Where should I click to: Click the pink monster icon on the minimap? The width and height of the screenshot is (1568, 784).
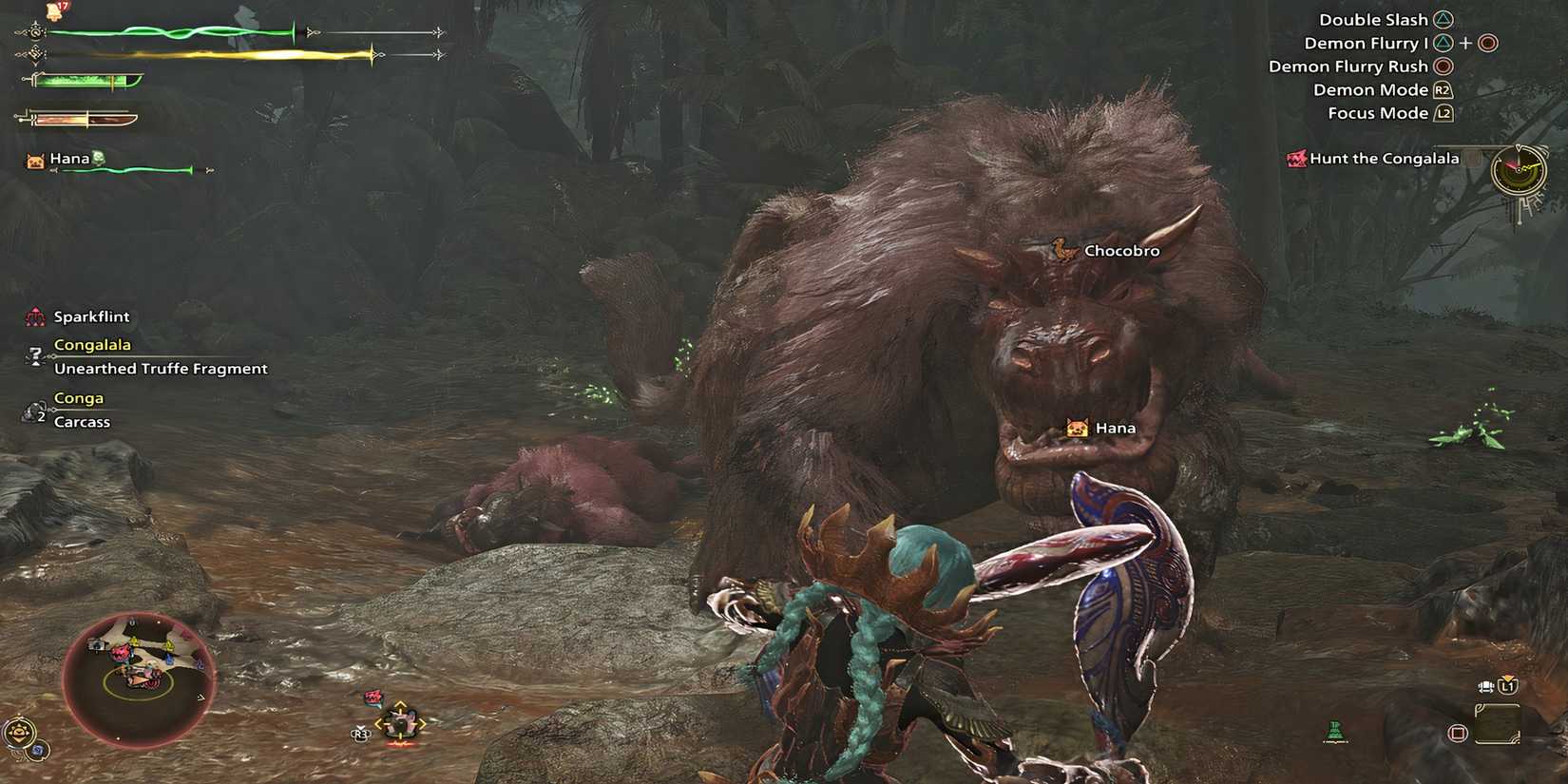pos(120,653)
